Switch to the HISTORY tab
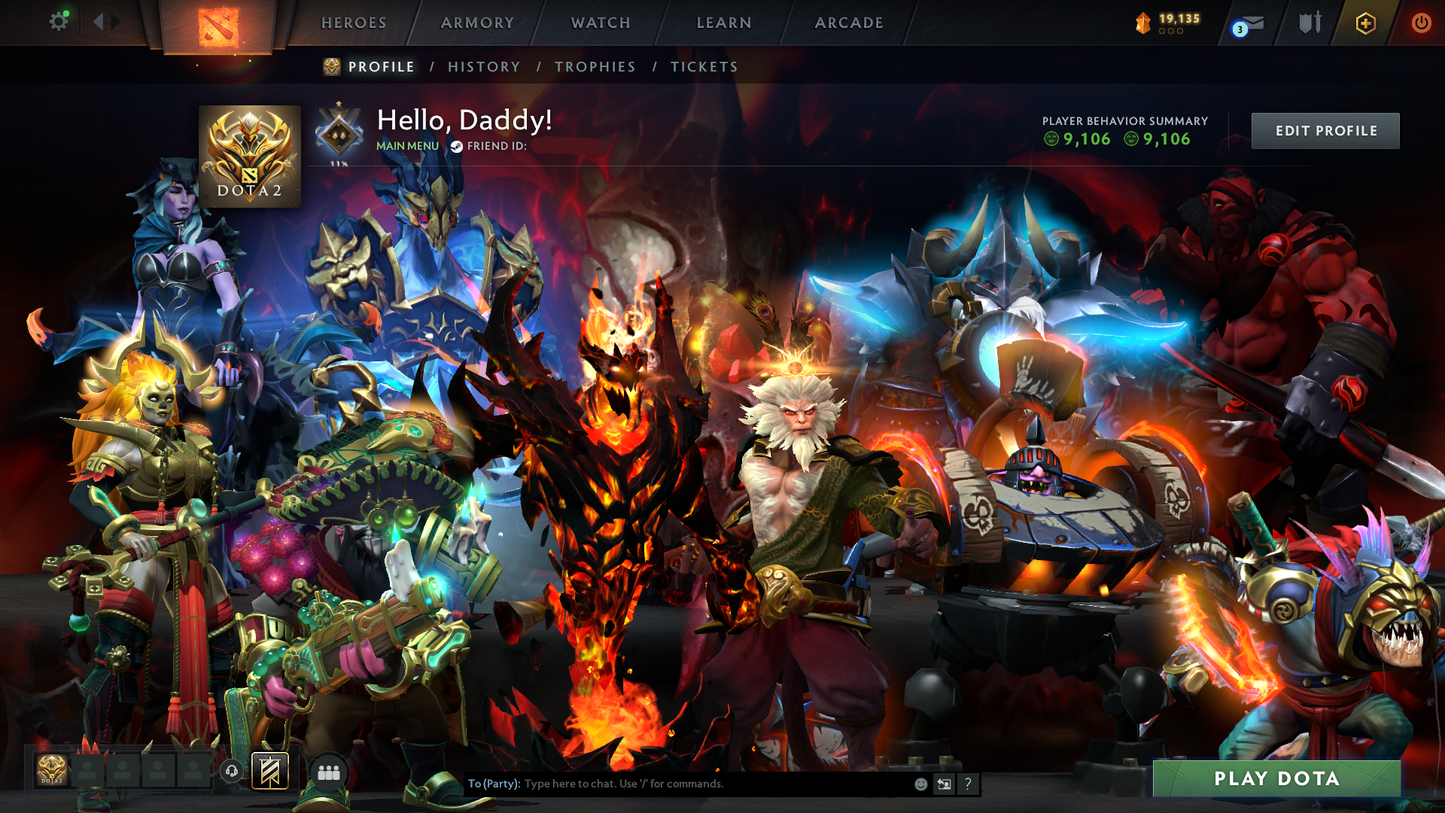The height and width of the screenshot is (813, 1445). click(484, 66)
